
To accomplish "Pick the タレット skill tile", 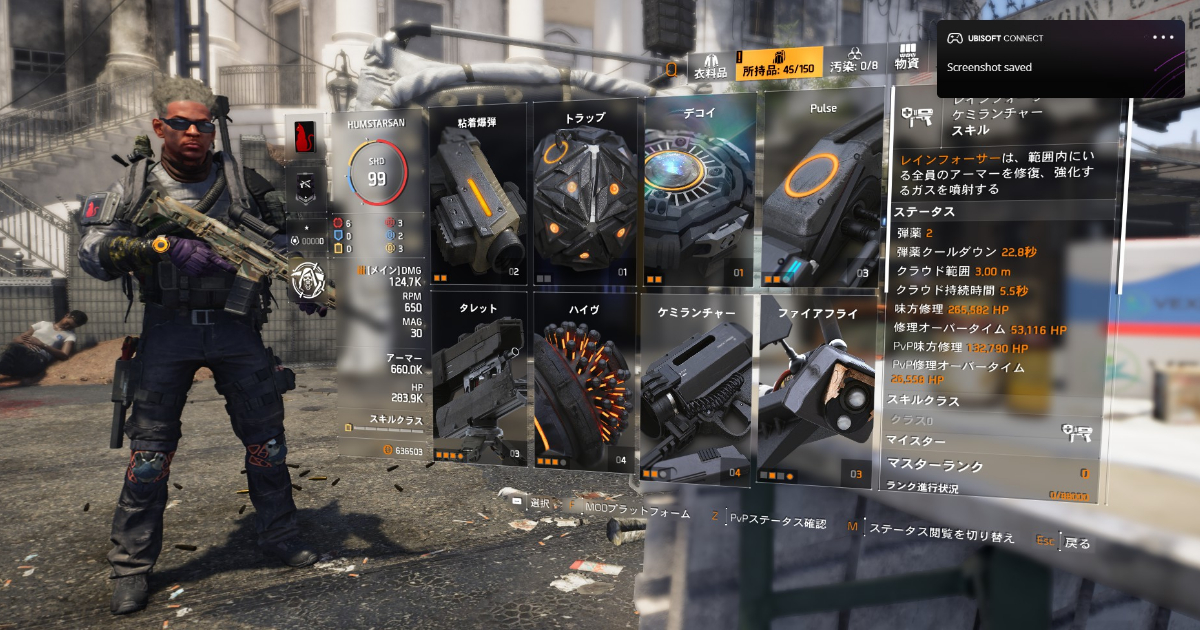I will pos(478,380).
